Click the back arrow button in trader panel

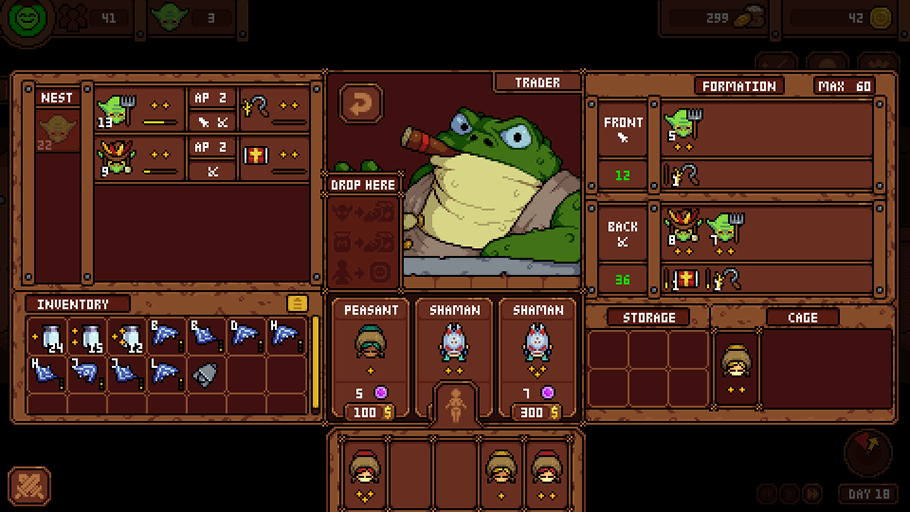pos(361,103)
